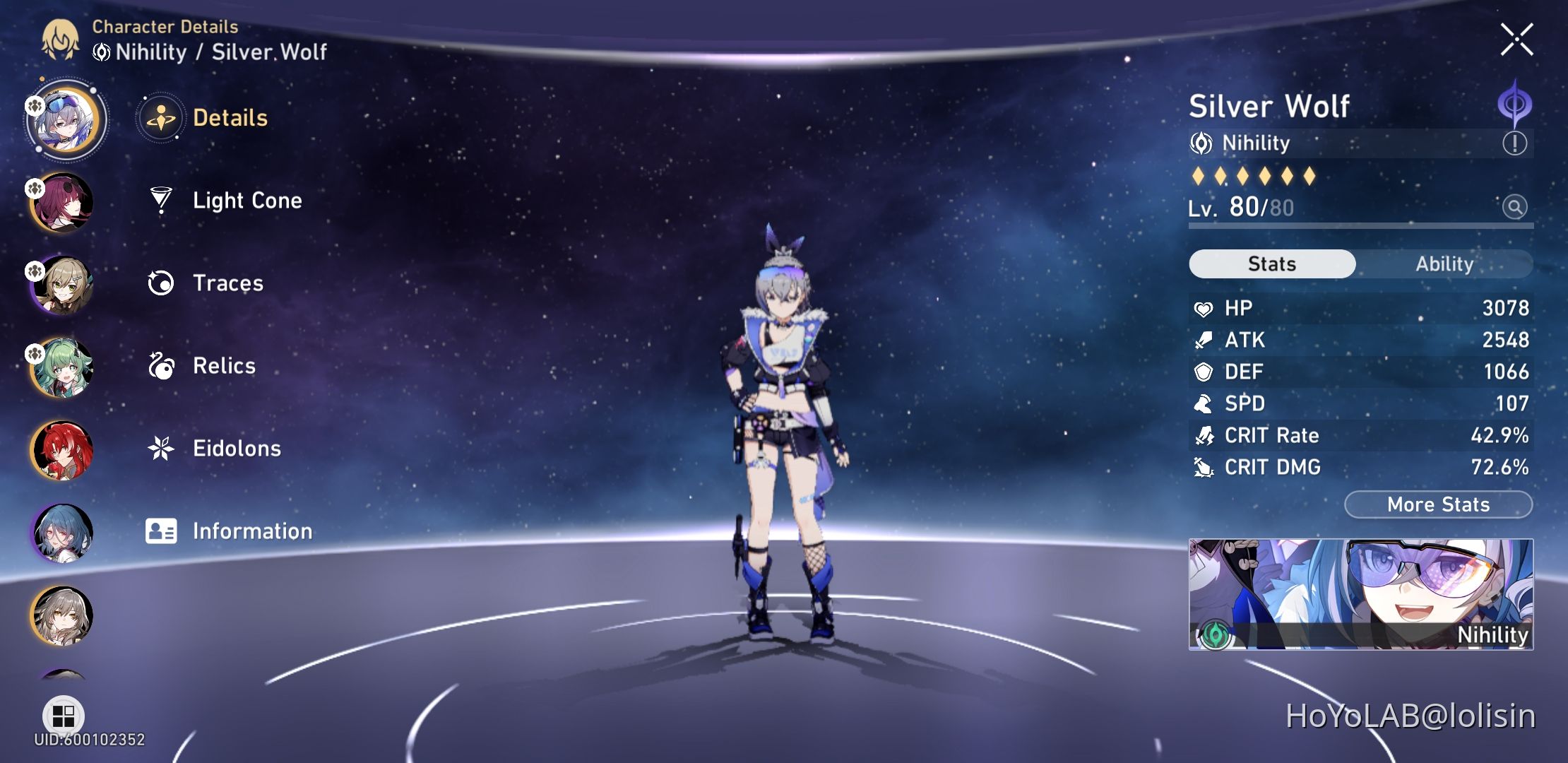Open the Light Cone panel

pos(247,201)
